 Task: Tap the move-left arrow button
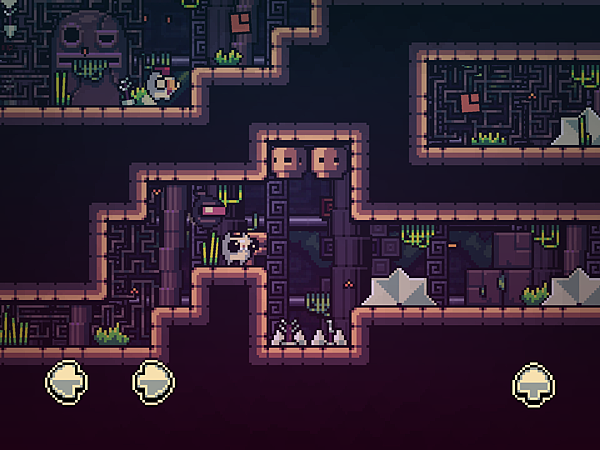[67, 381]
